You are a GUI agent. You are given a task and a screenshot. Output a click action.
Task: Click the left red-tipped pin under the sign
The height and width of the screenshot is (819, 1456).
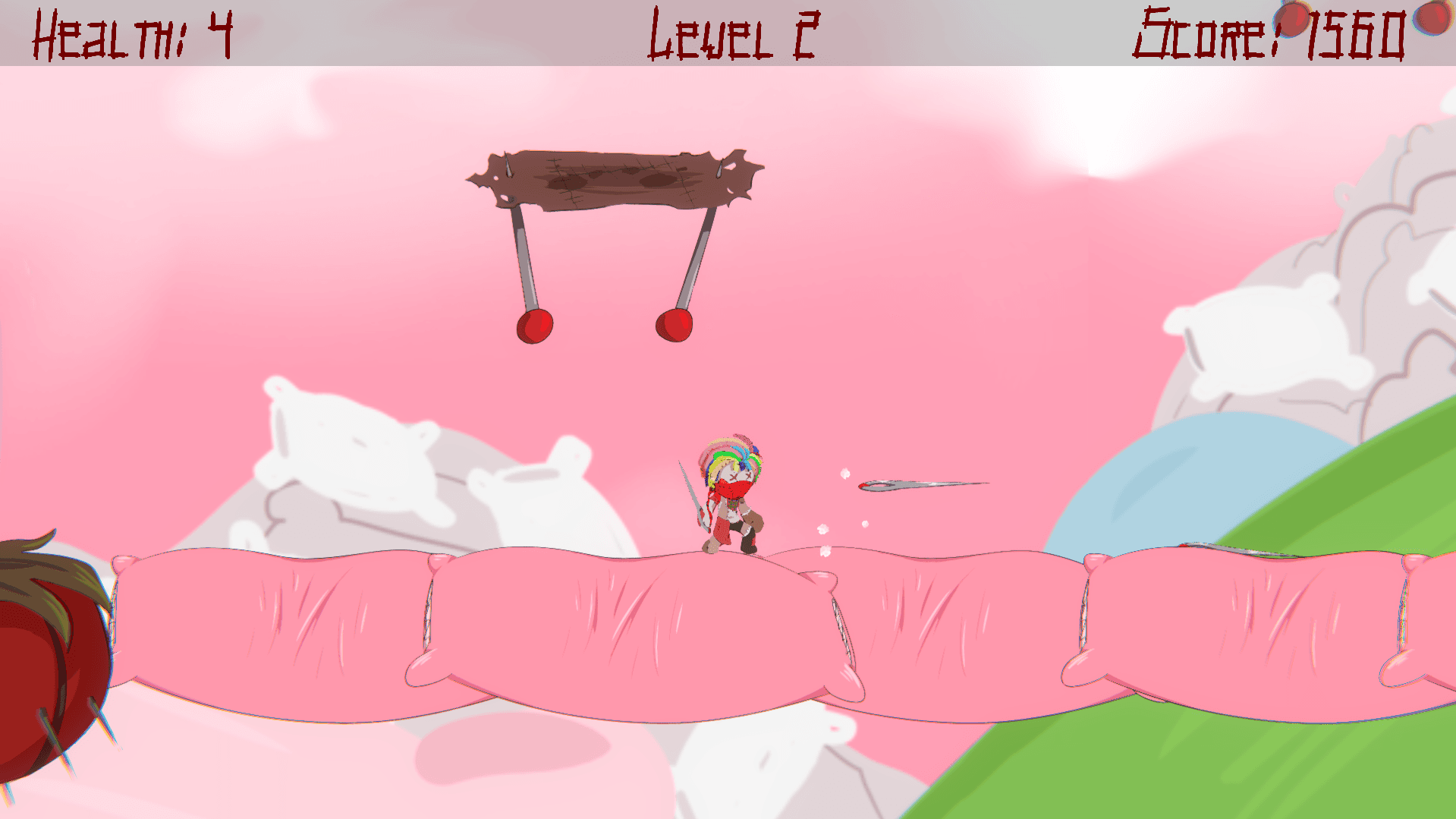point(535,325)
